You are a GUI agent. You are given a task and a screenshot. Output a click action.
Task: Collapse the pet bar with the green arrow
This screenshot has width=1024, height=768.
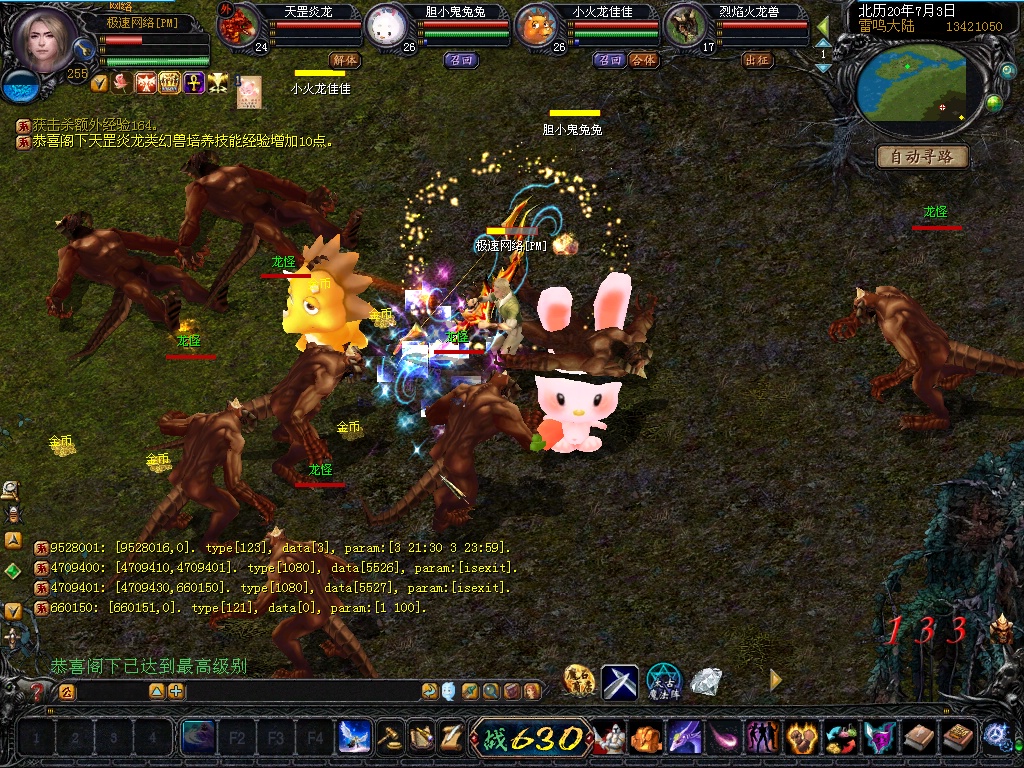tap(823, 25)
